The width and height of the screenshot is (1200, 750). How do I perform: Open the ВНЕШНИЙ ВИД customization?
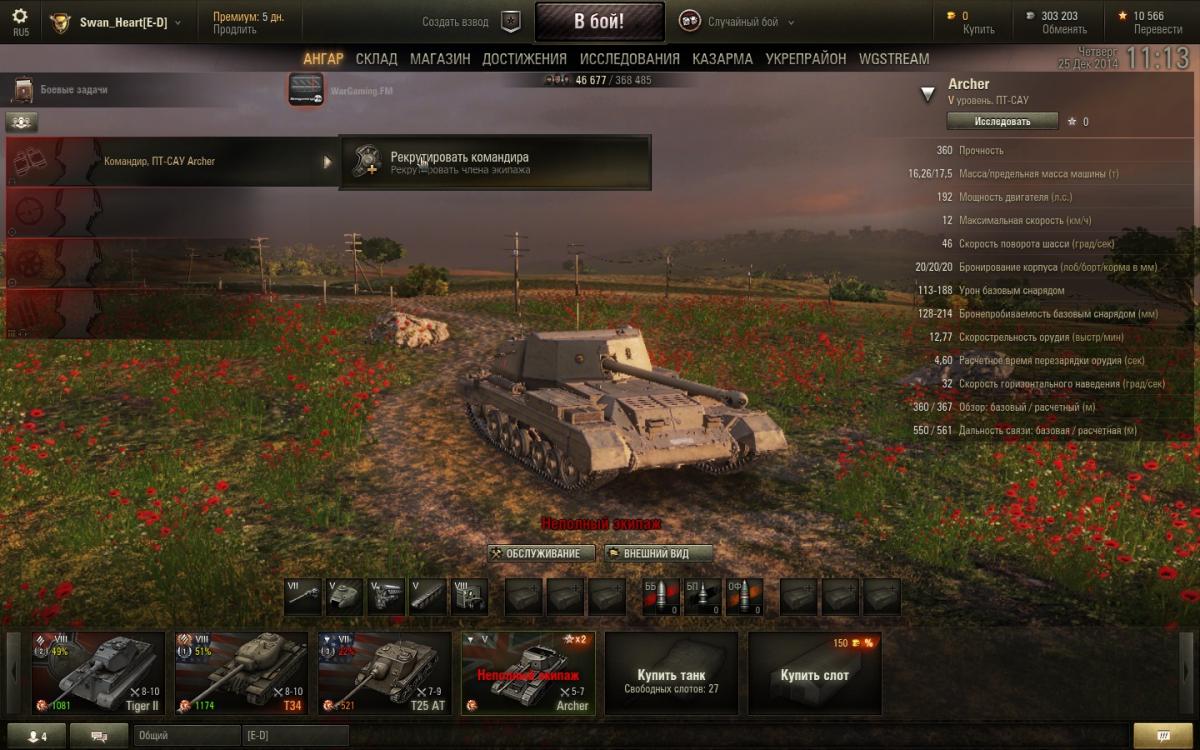click(x=659, y=553)
